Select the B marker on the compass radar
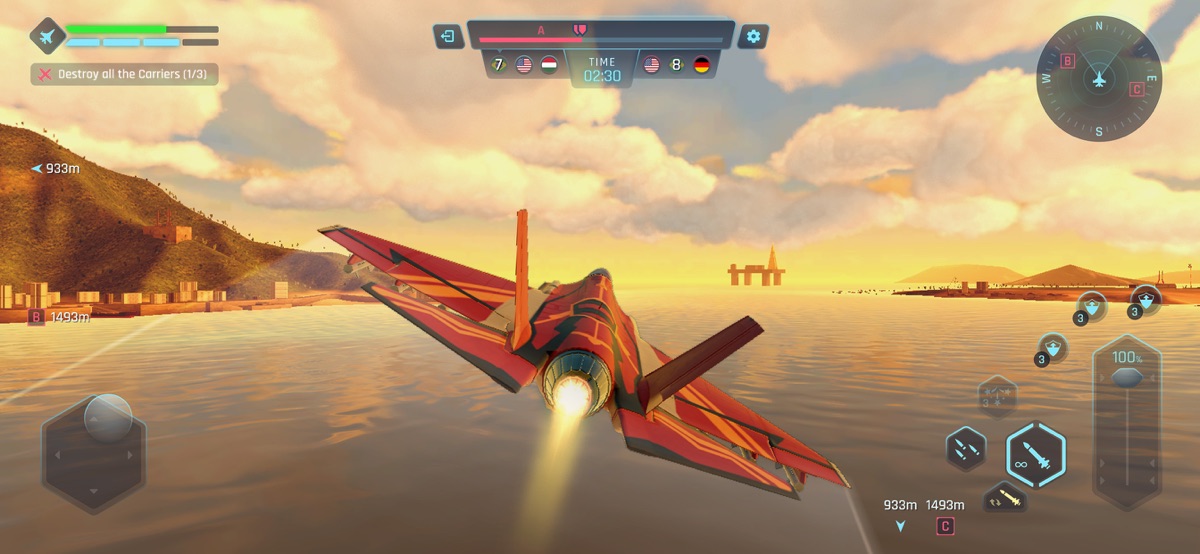The height and width of the screenshot is (554, 1200). [1067, 61]
